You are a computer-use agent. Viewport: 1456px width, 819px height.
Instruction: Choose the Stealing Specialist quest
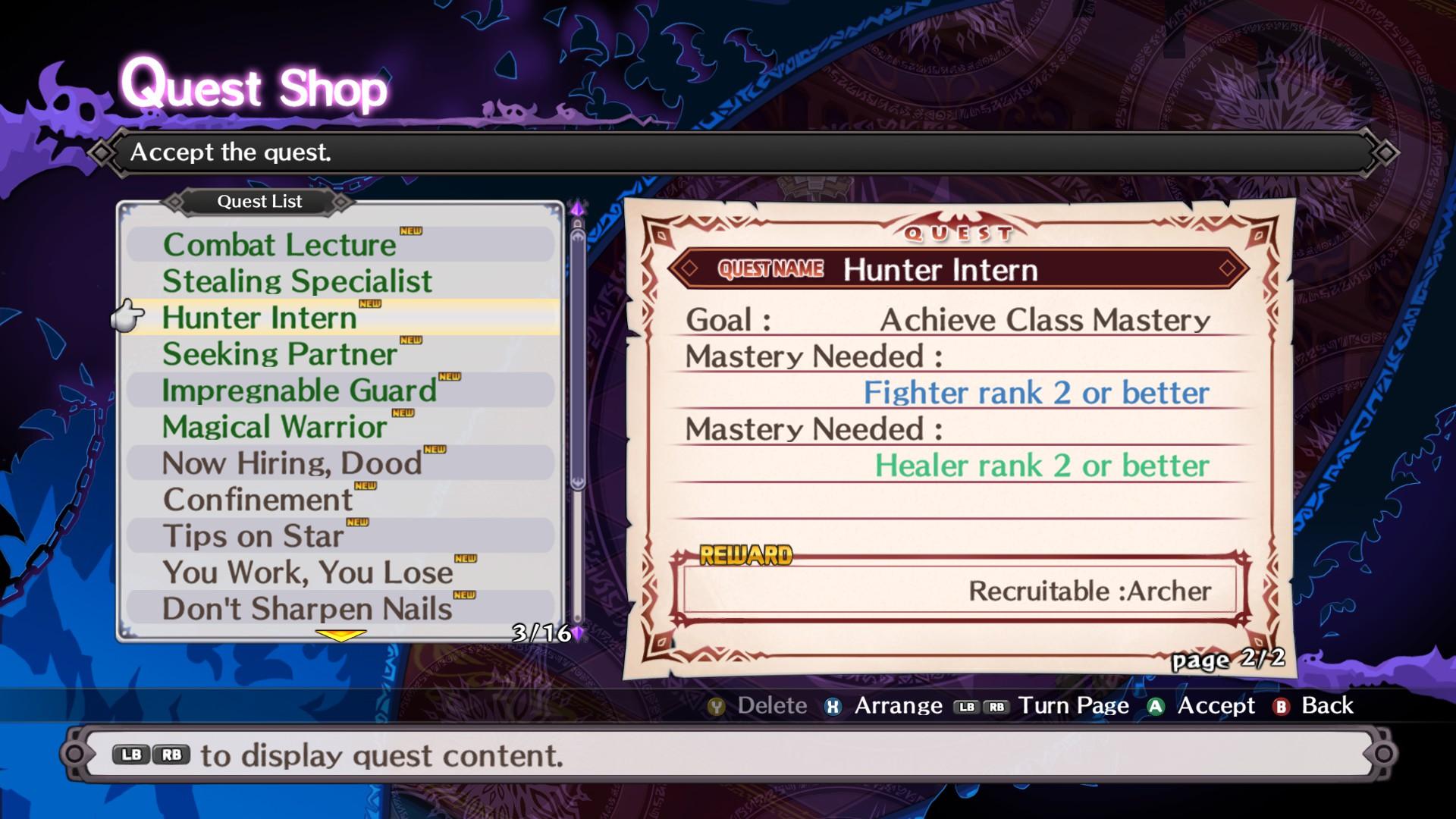pyautogui.click(x=297, y=281)
